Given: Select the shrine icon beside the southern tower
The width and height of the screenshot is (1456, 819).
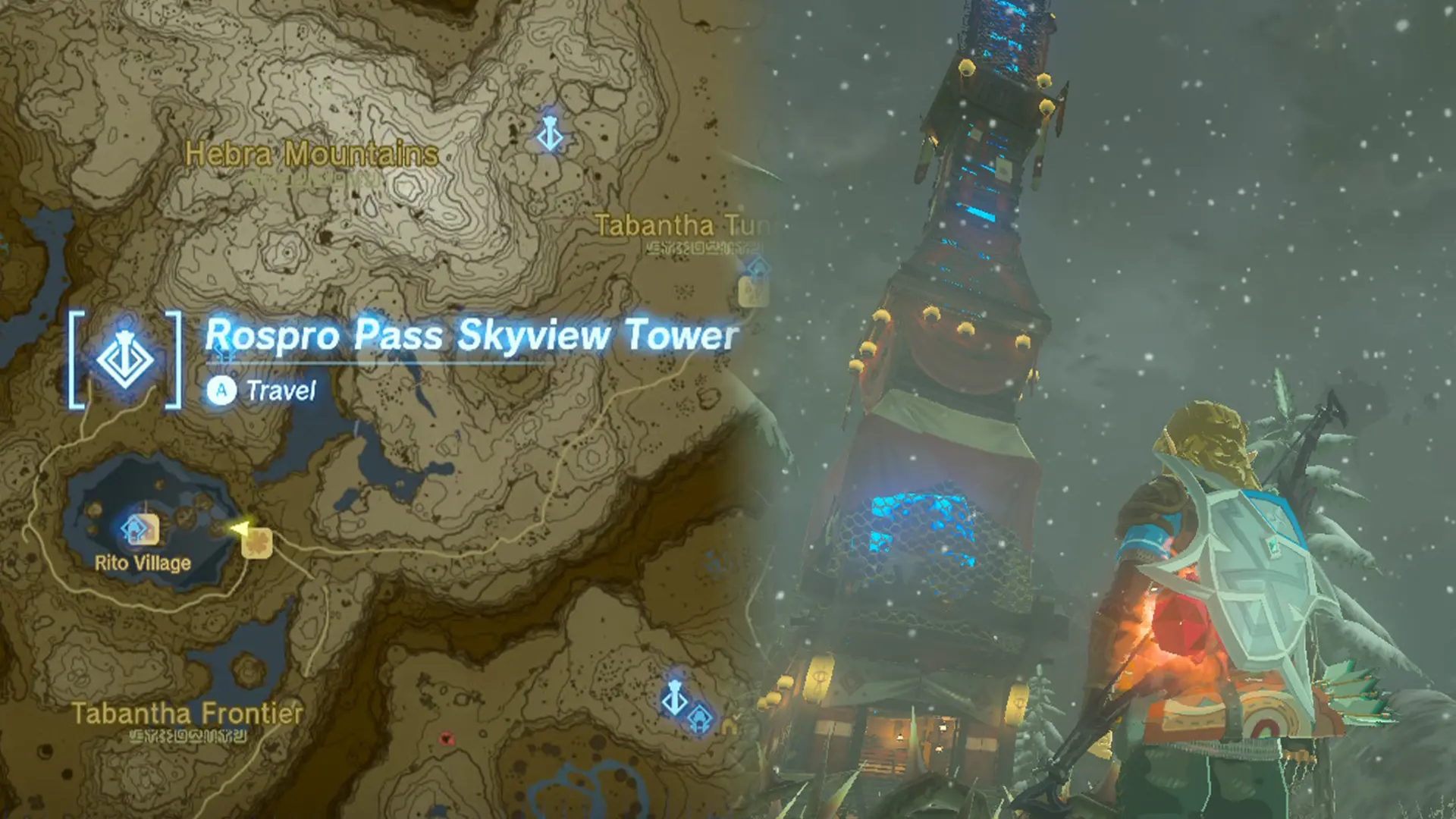Looking at the screenshot, I should (x=701, y=720).
